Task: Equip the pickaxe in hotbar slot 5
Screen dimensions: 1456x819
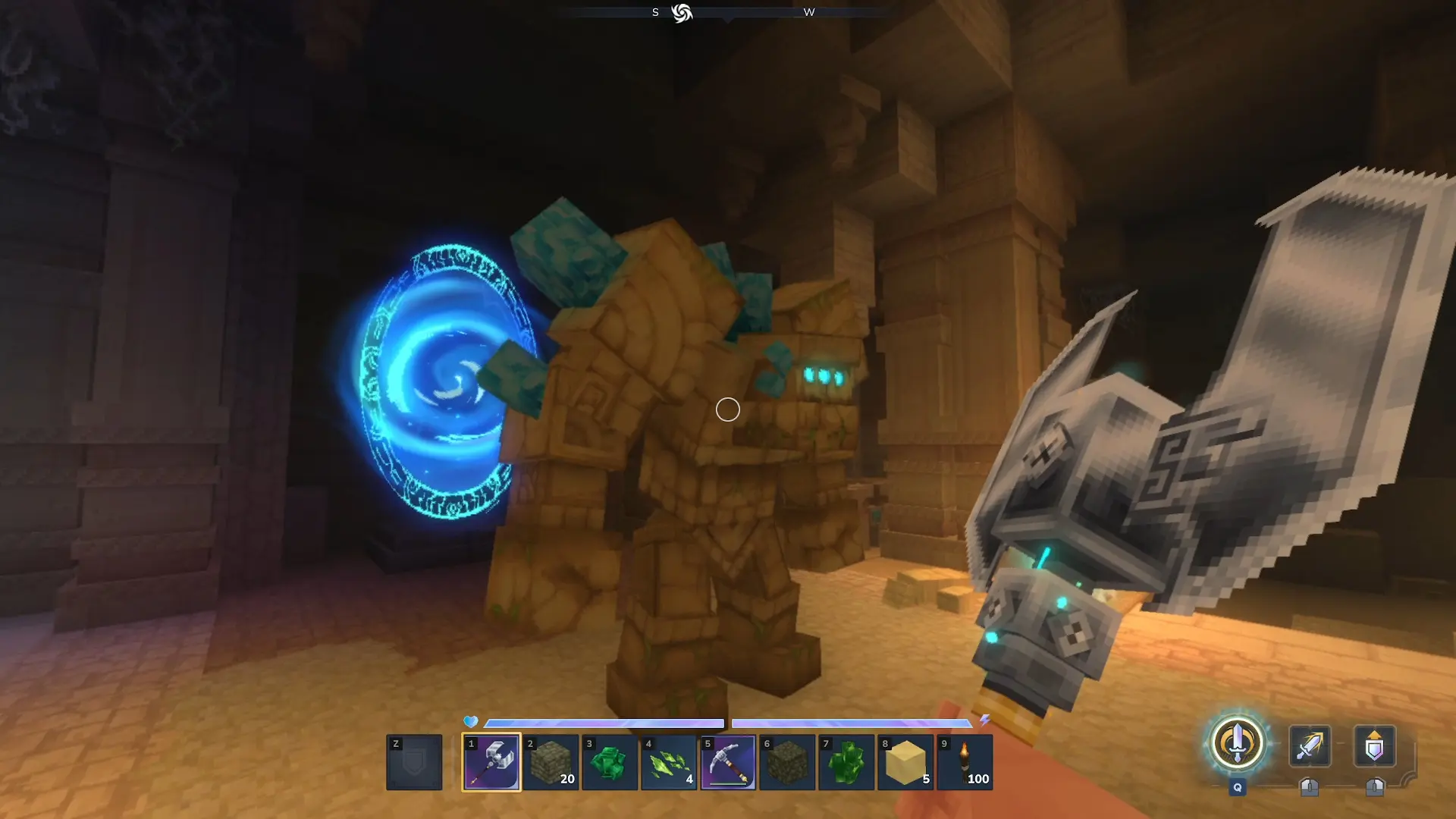Action: (x=728, y=762)
